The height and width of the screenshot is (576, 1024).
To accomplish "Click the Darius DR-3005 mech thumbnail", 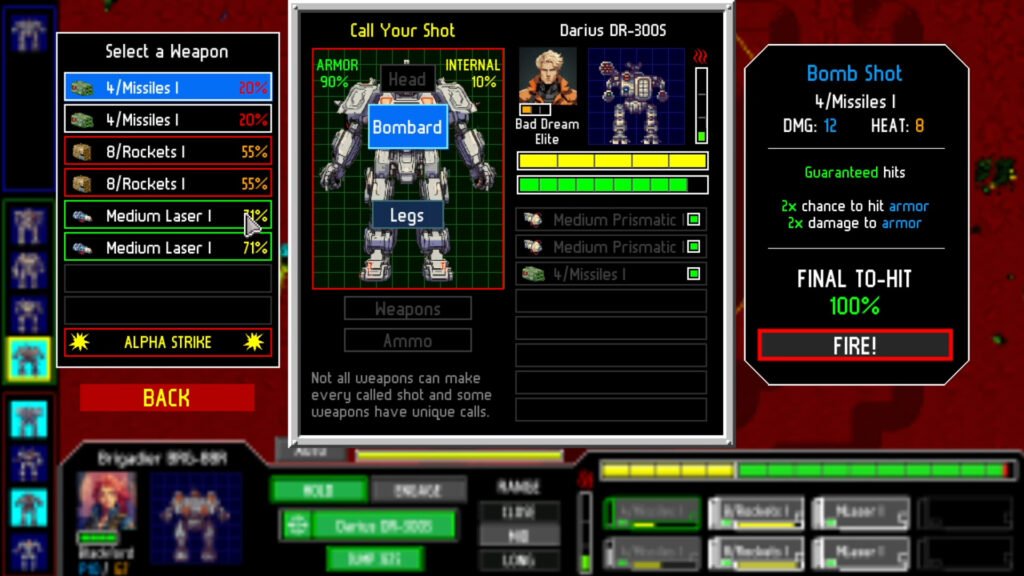I will (x=635, y=96).
